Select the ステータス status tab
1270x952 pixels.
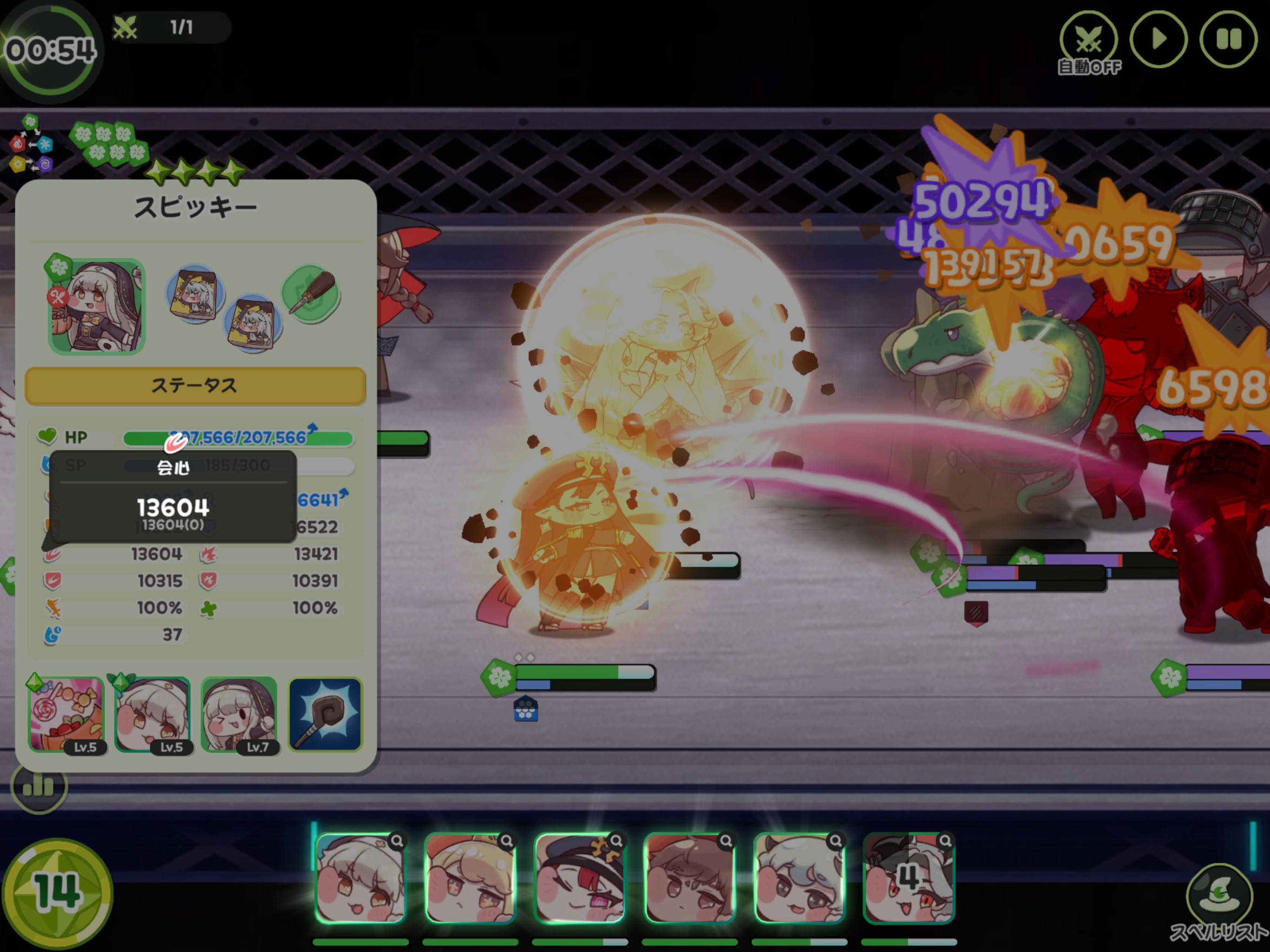click(195, 385)
